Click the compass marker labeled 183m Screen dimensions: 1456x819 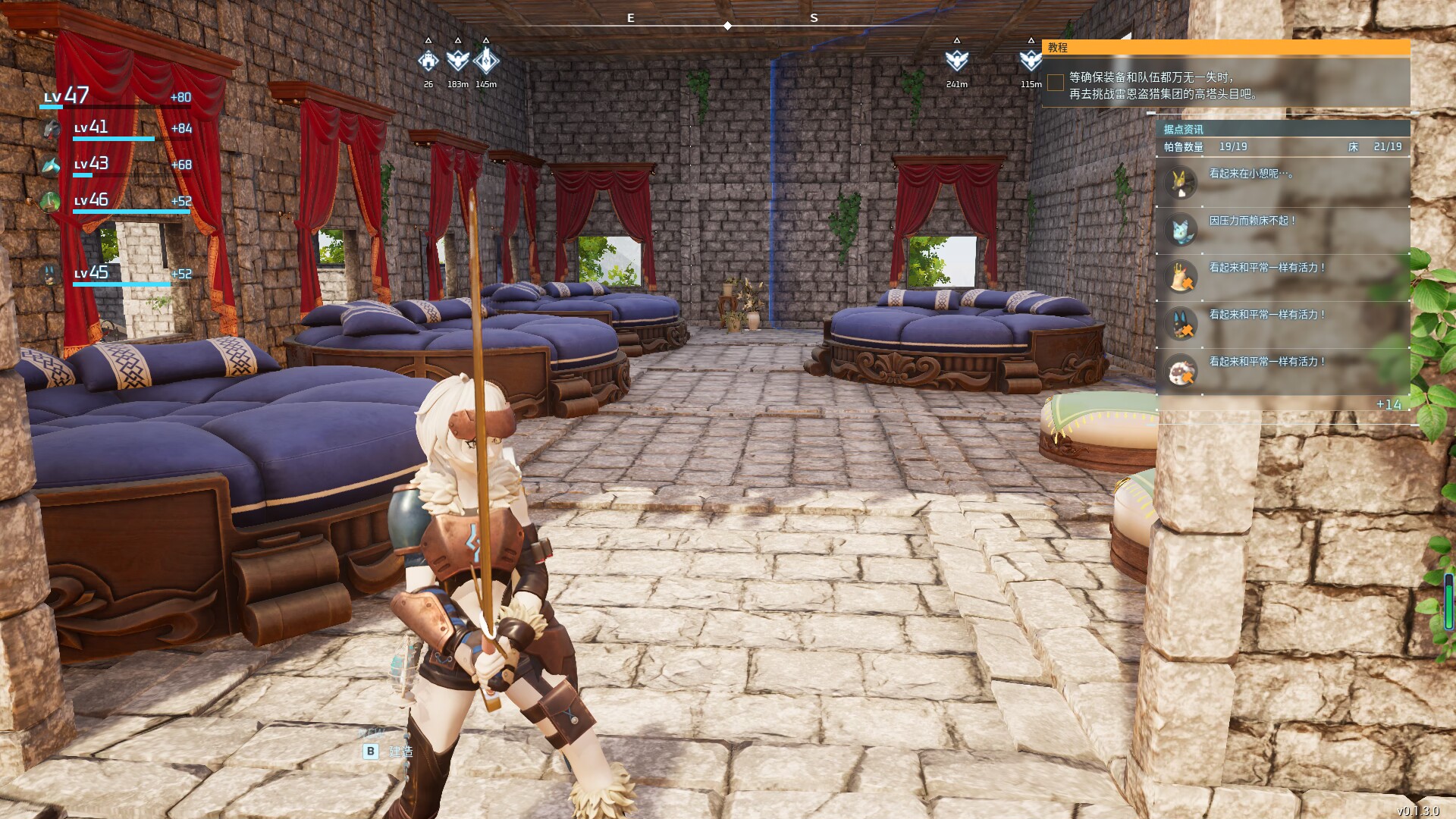pyautogui.click(x=457, y=61)
